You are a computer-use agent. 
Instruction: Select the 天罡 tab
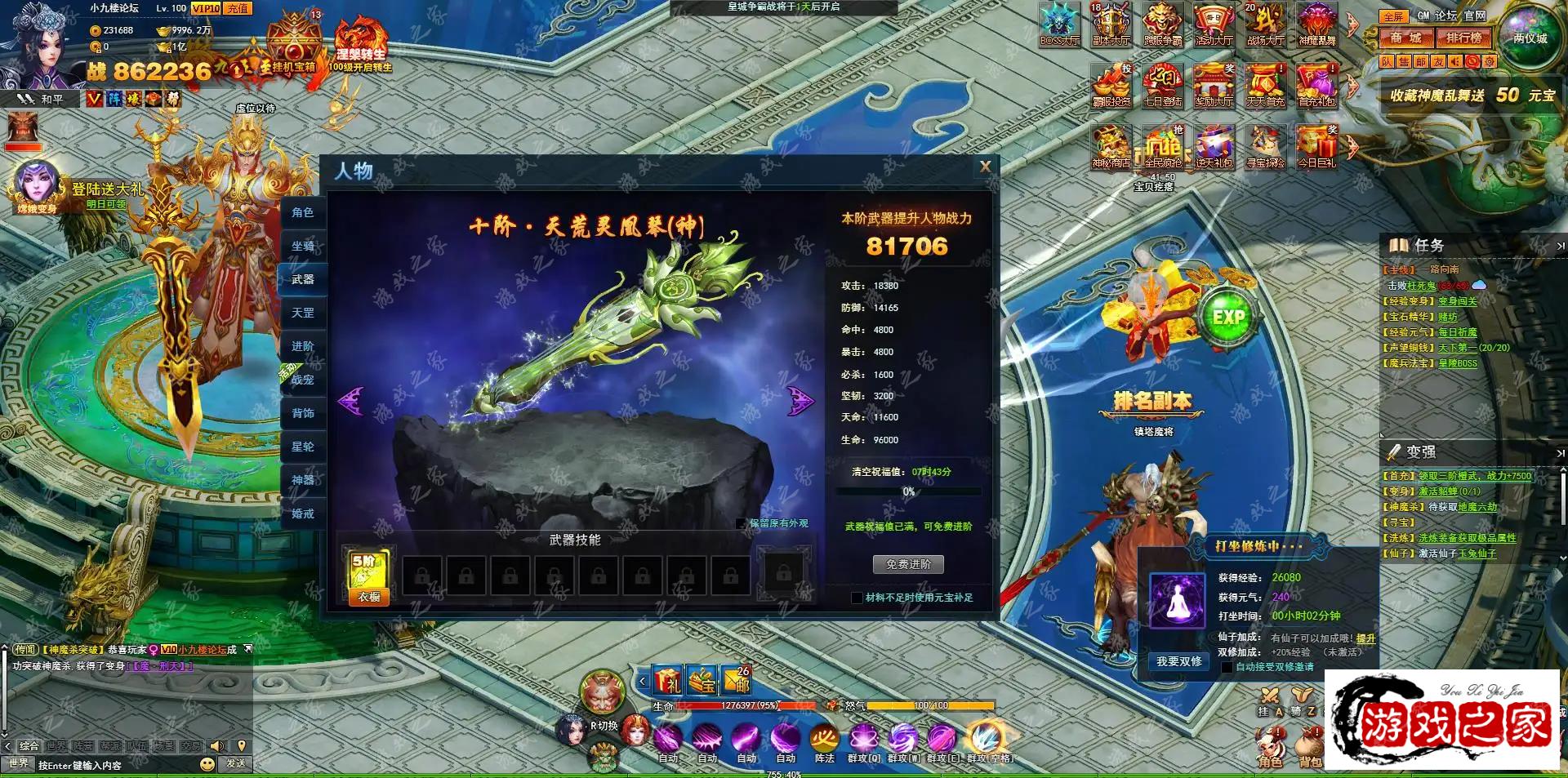click(302, 313)
